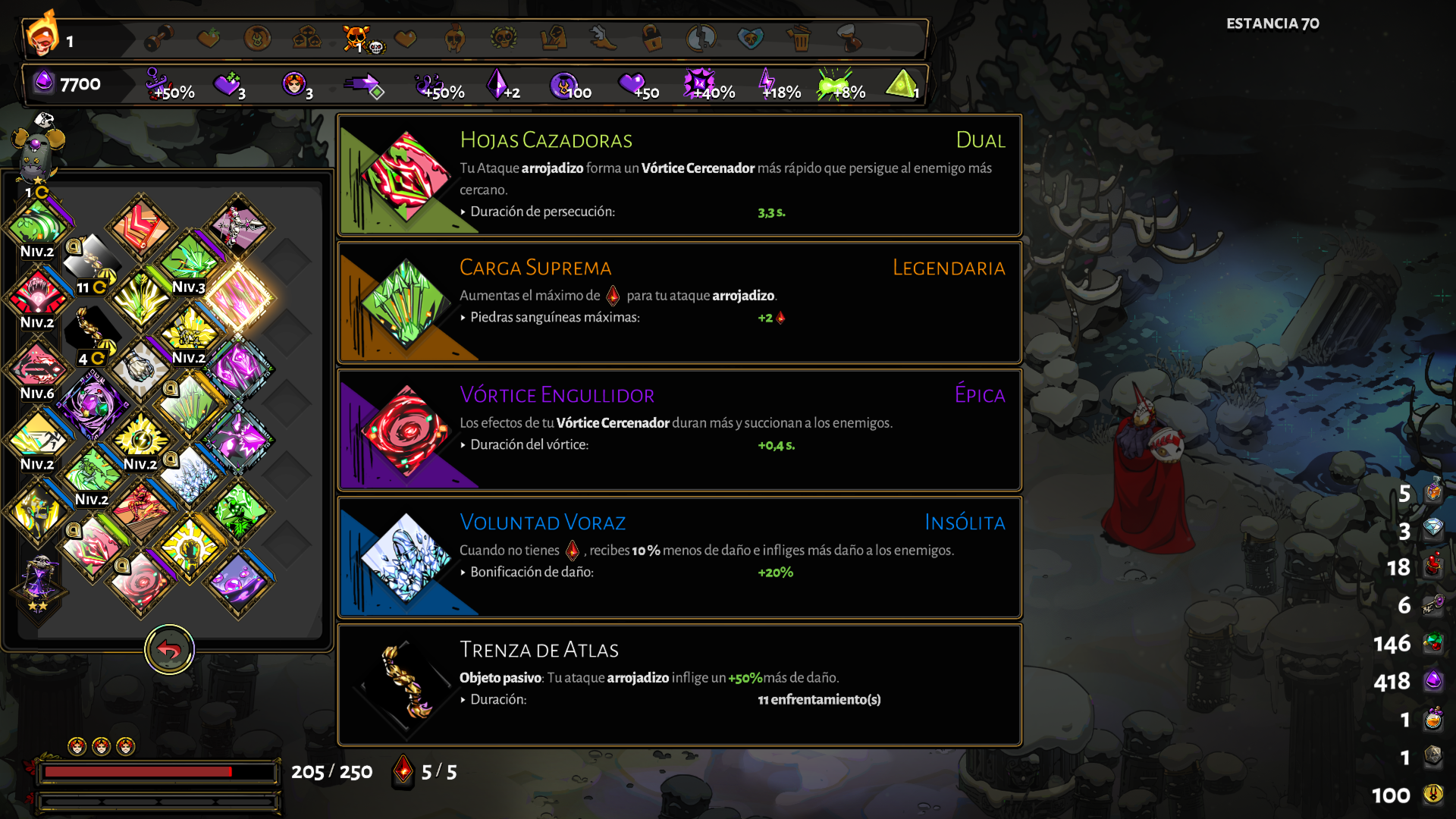Image resolution: width=1456 pixels, height=819 pixels.
Task: Click the red back arrow button
Action: click(x=169, y=650)
